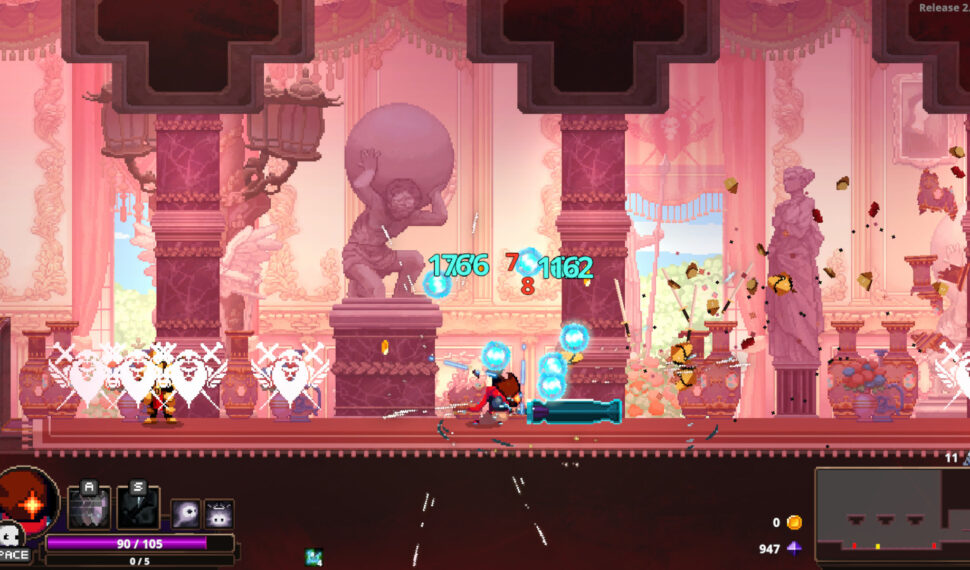Activate the skill icon labeled S
Image resolution: width=970 pixels, height=570 pixels.
click(137, 507)
